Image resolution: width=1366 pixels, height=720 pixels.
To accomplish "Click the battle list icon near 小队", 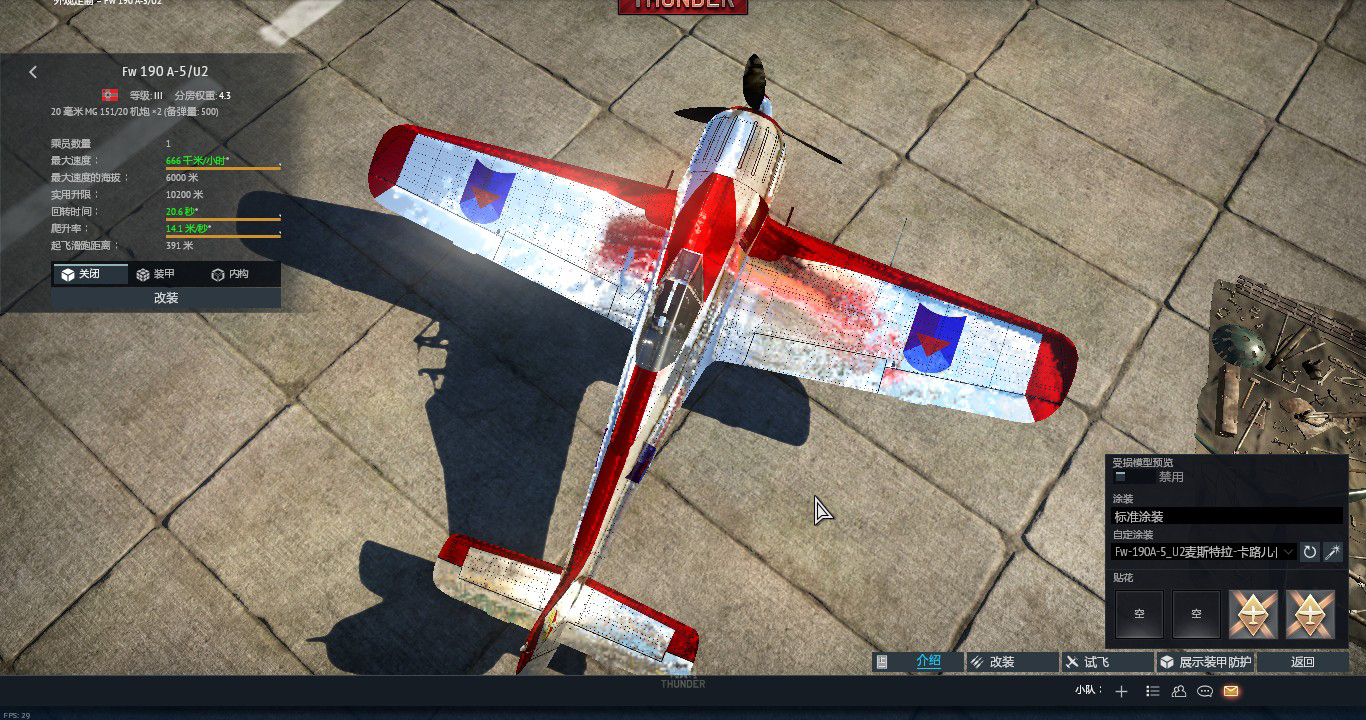I will [1152, 691].
